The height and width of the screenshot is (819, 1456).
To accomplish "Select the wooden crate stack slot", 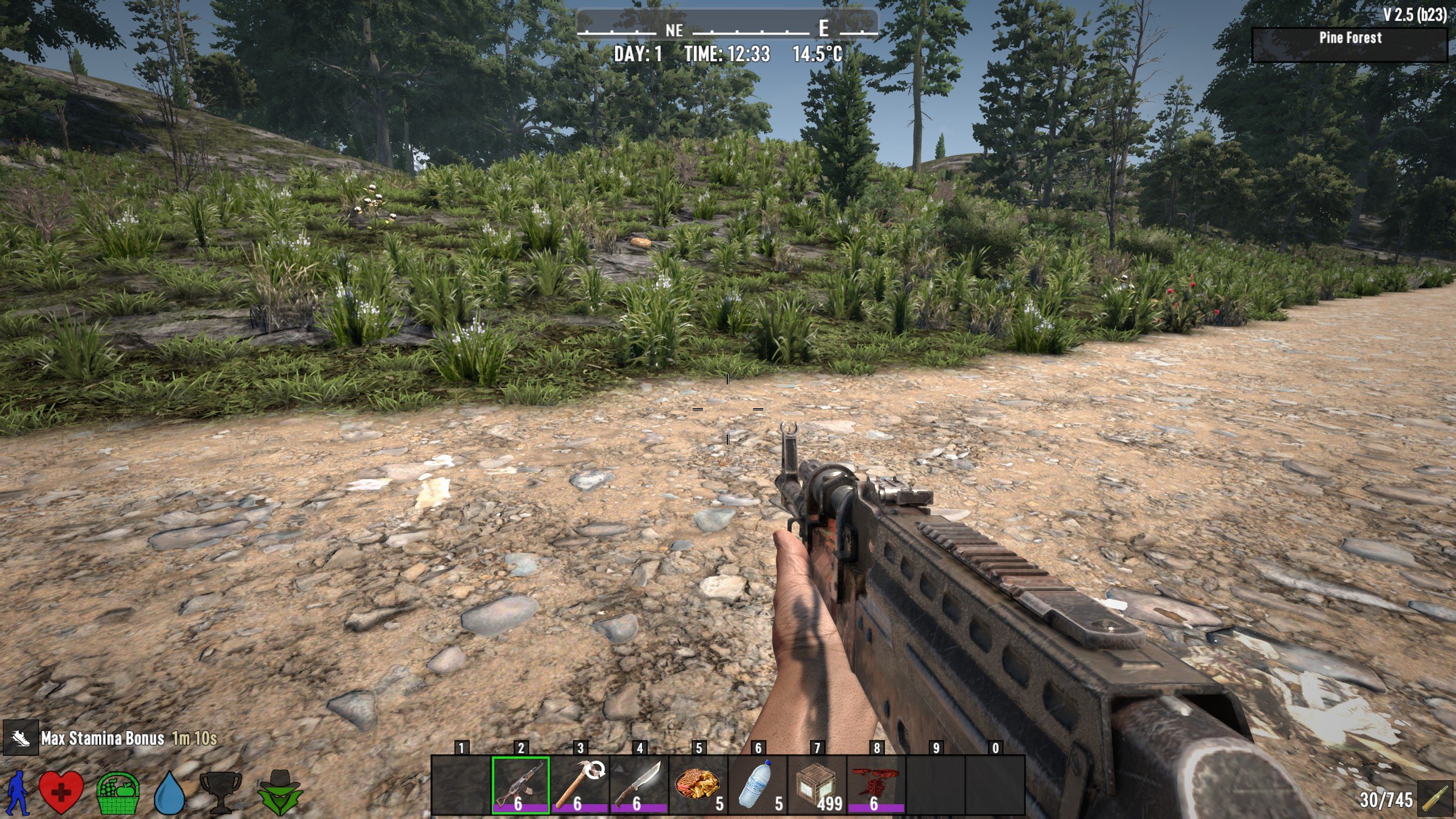I will [817, 785].
